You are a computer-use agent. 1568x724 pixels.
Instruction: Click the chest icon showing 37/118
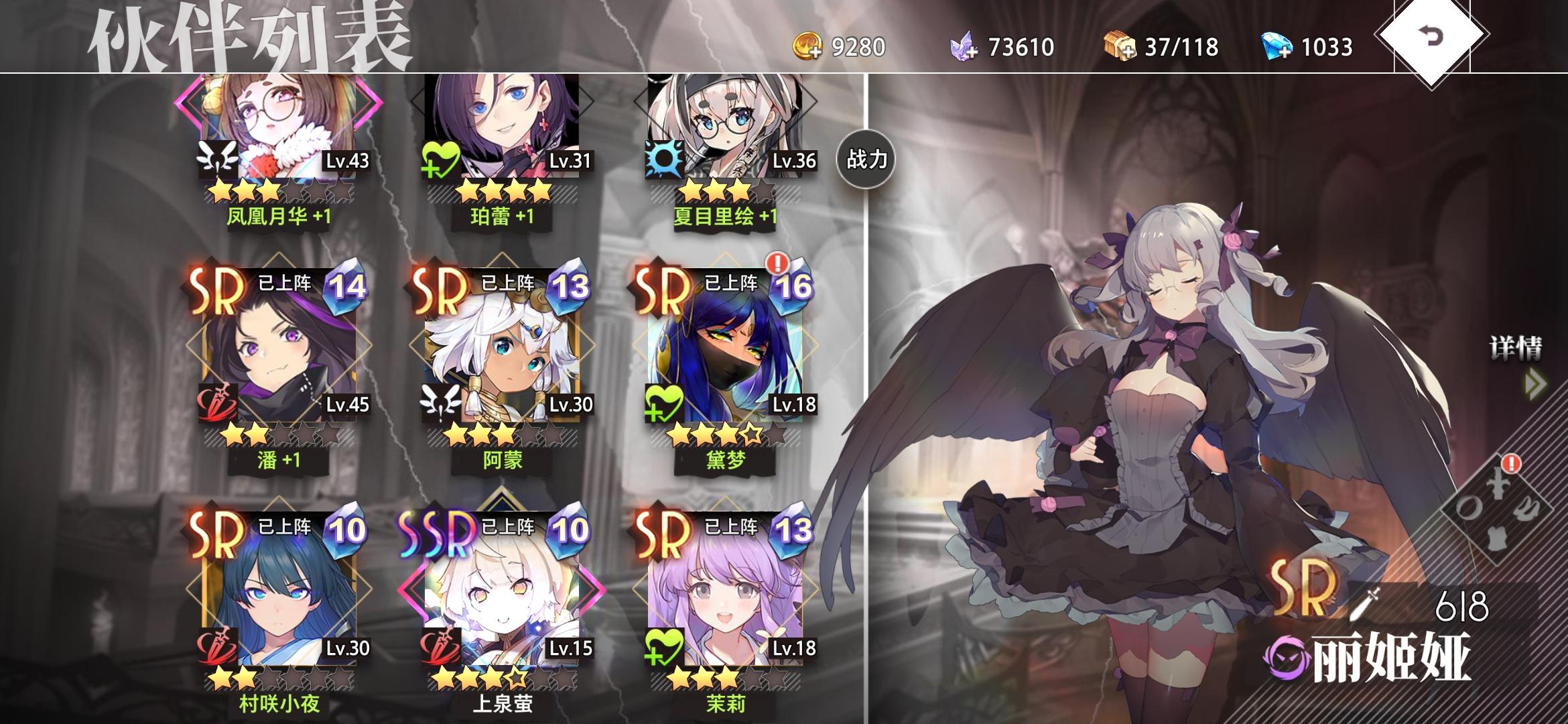tap(1126, 46)
